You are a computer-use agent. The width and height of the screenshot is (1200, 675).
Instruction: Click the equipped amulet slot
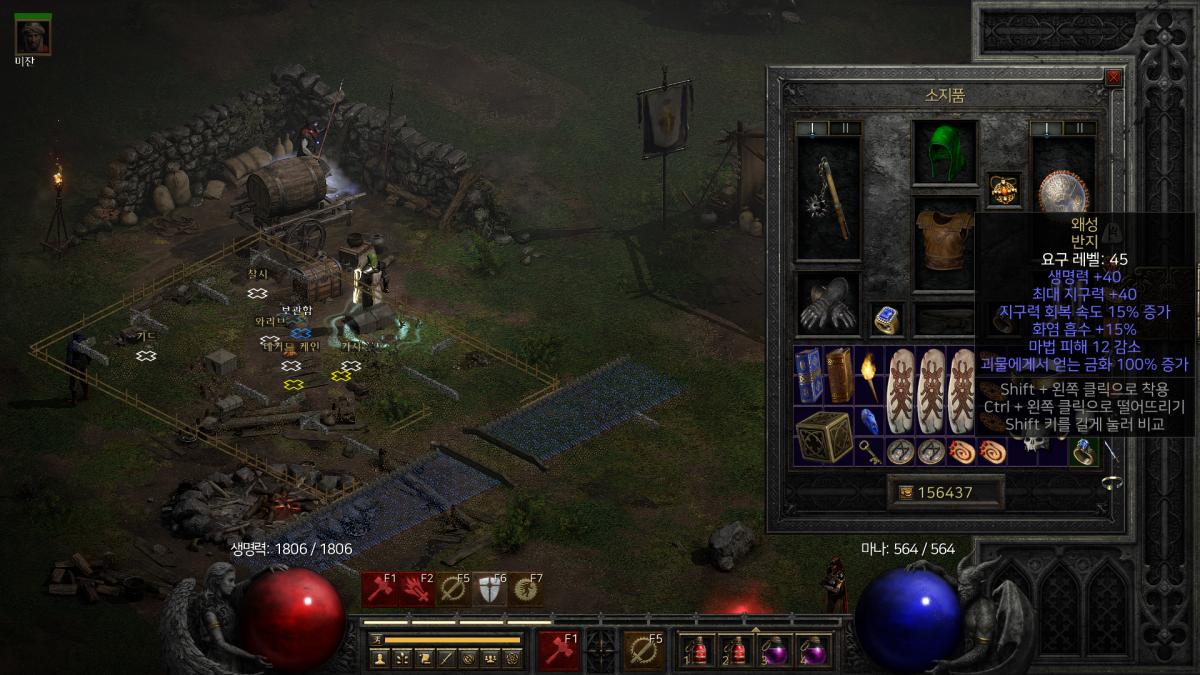[1003, 187]
